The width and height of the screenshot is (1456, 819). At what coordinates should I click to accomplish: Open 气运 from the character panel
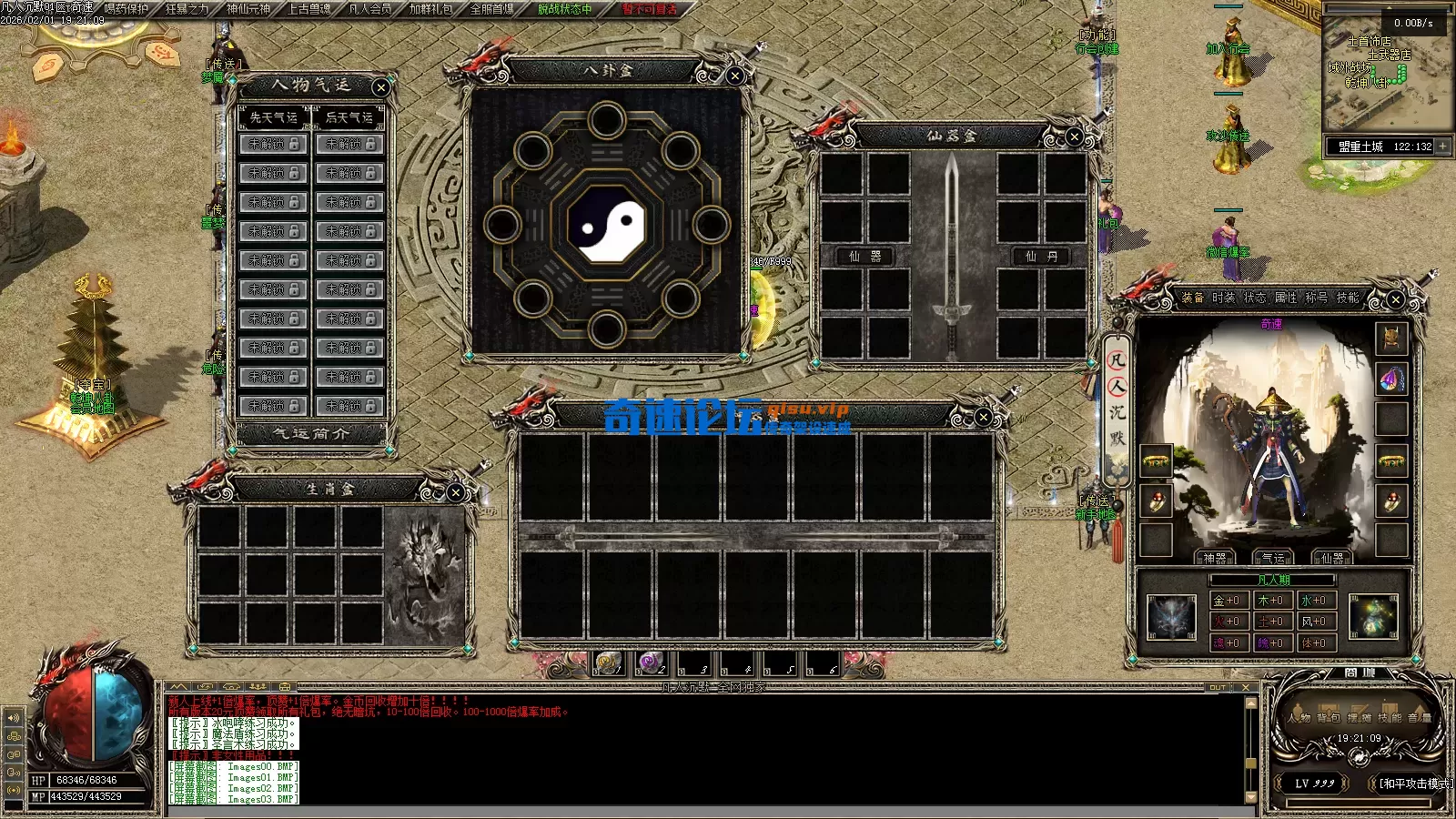pos(1274,558)
